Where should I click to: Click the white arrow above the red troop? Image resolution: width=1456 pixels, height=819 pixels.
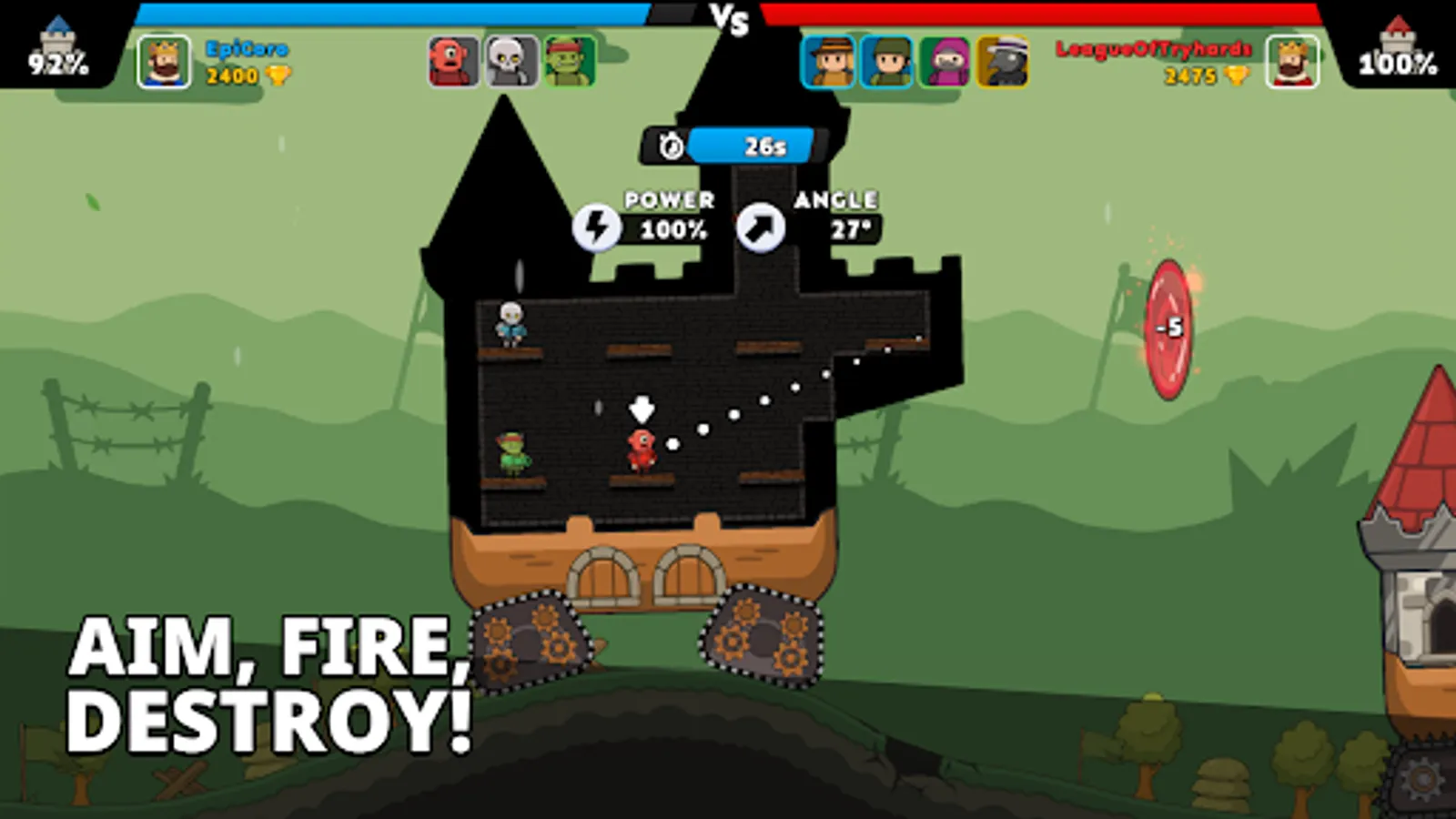(x=642, y=408)
